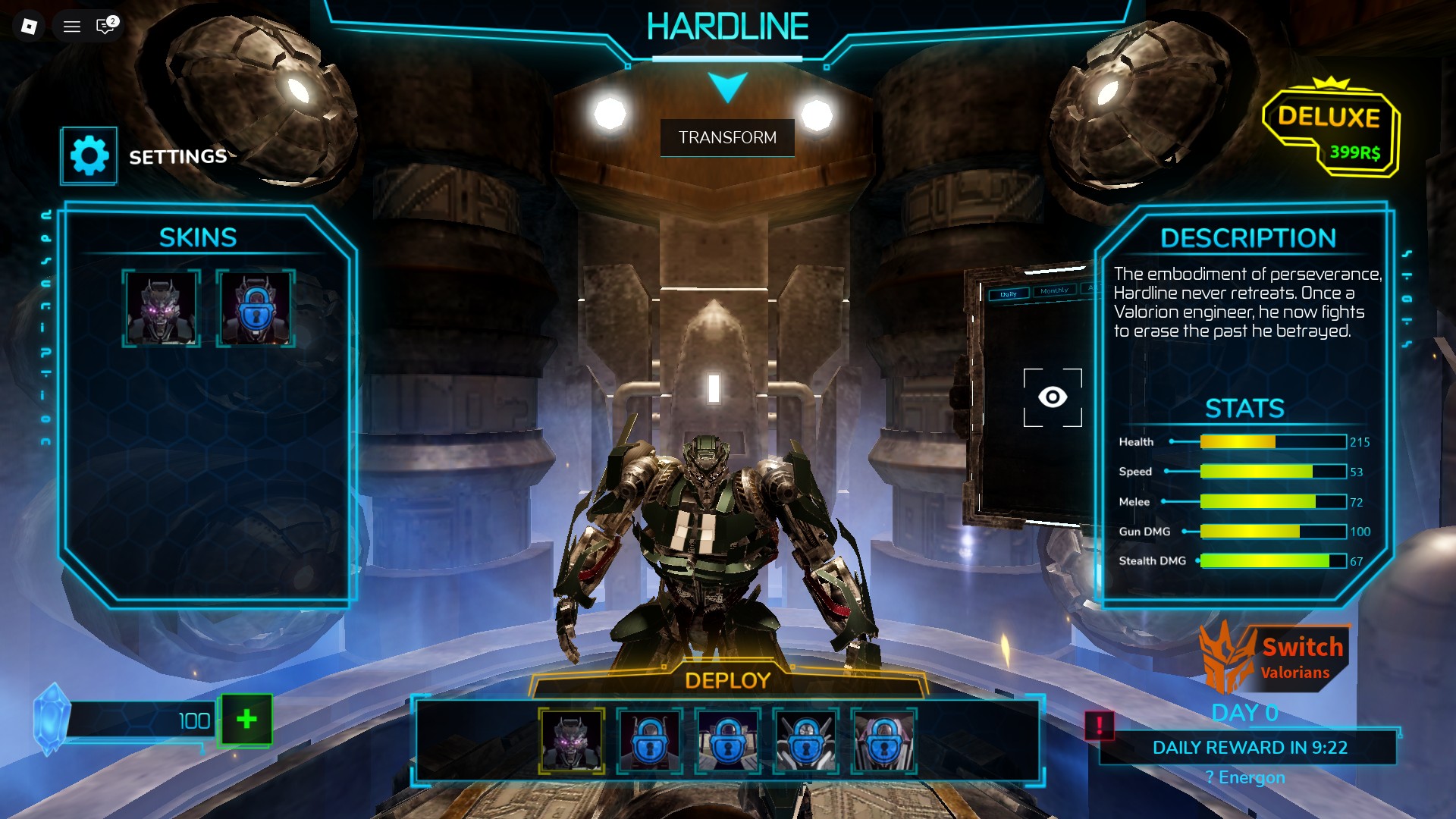Screen dimensions: 1456x819
Task: Switch to the Daily rewards tab
Action: coord(1009,294)
